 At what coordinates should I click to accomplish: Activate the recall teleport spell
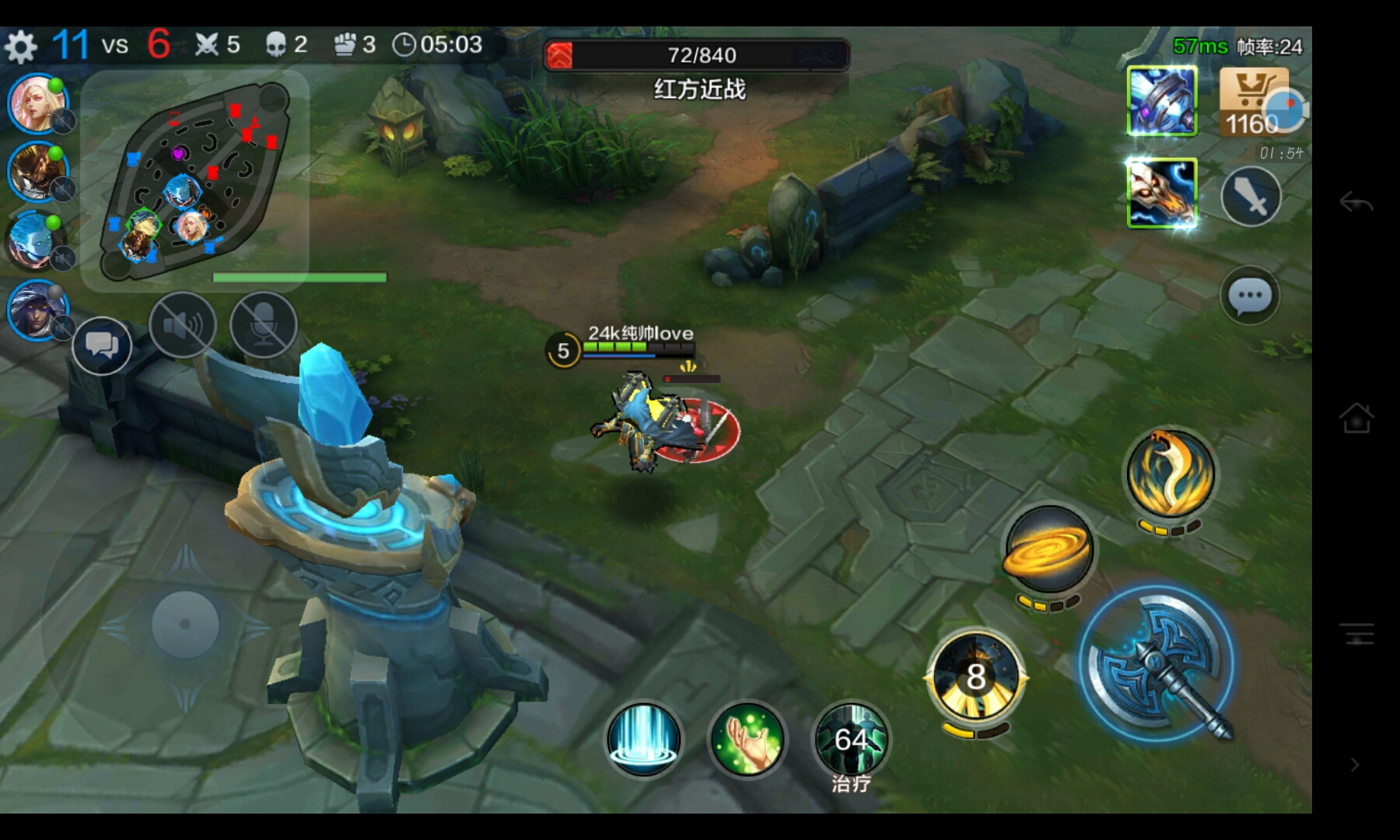pos(643,739)
